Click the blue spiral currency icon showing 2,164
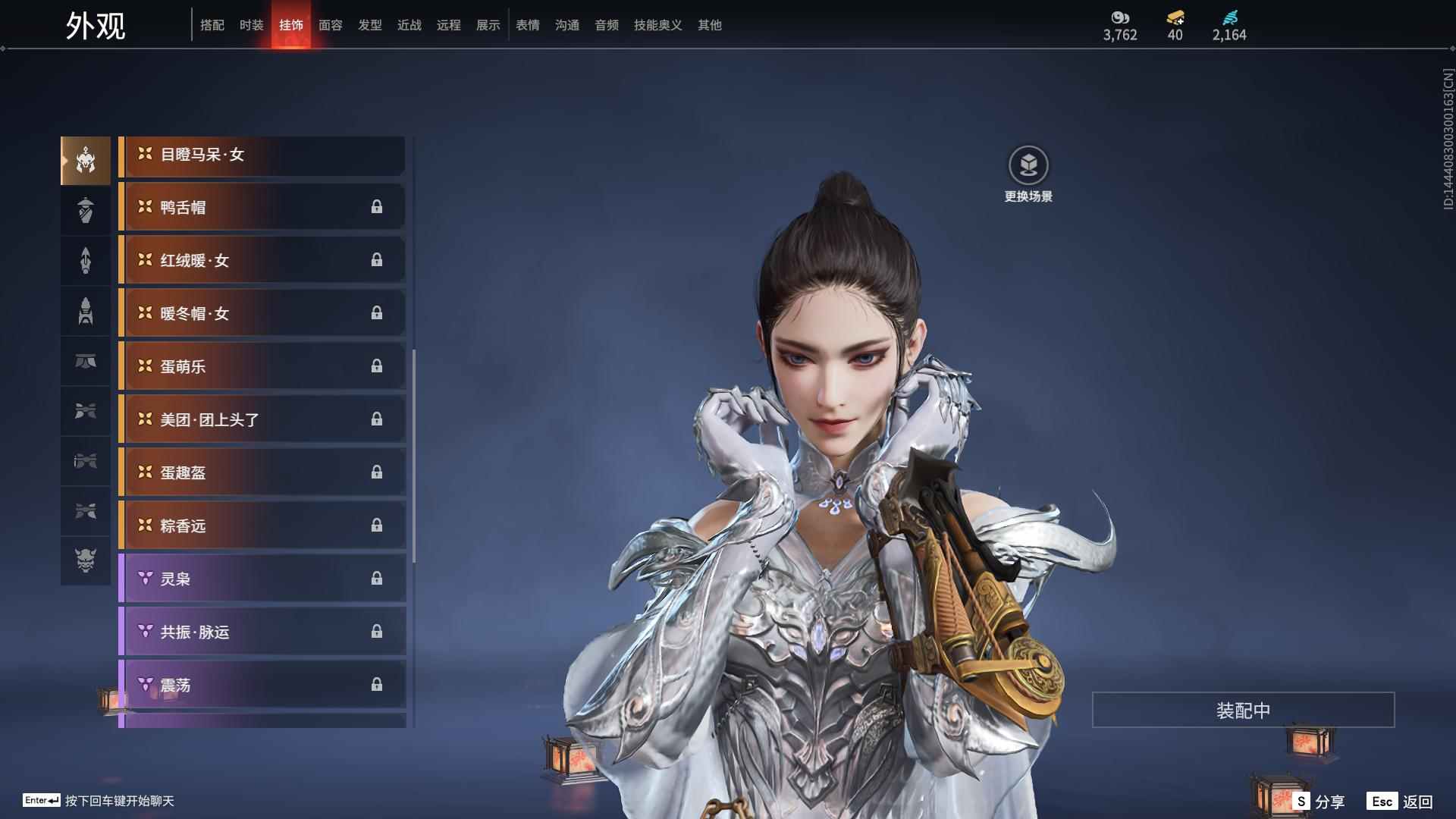This screenshot has height=819, width=1456. tap(1232, 16)
